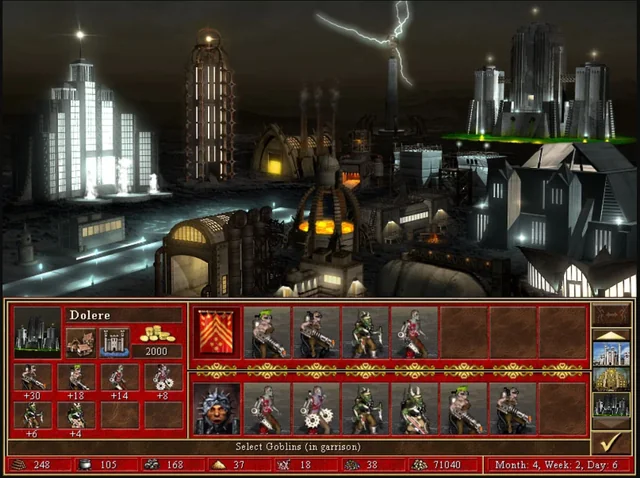Viewport: 640px width, 478px height.
Task: Click the red garrison banner flag
Action: pos(215,332)
